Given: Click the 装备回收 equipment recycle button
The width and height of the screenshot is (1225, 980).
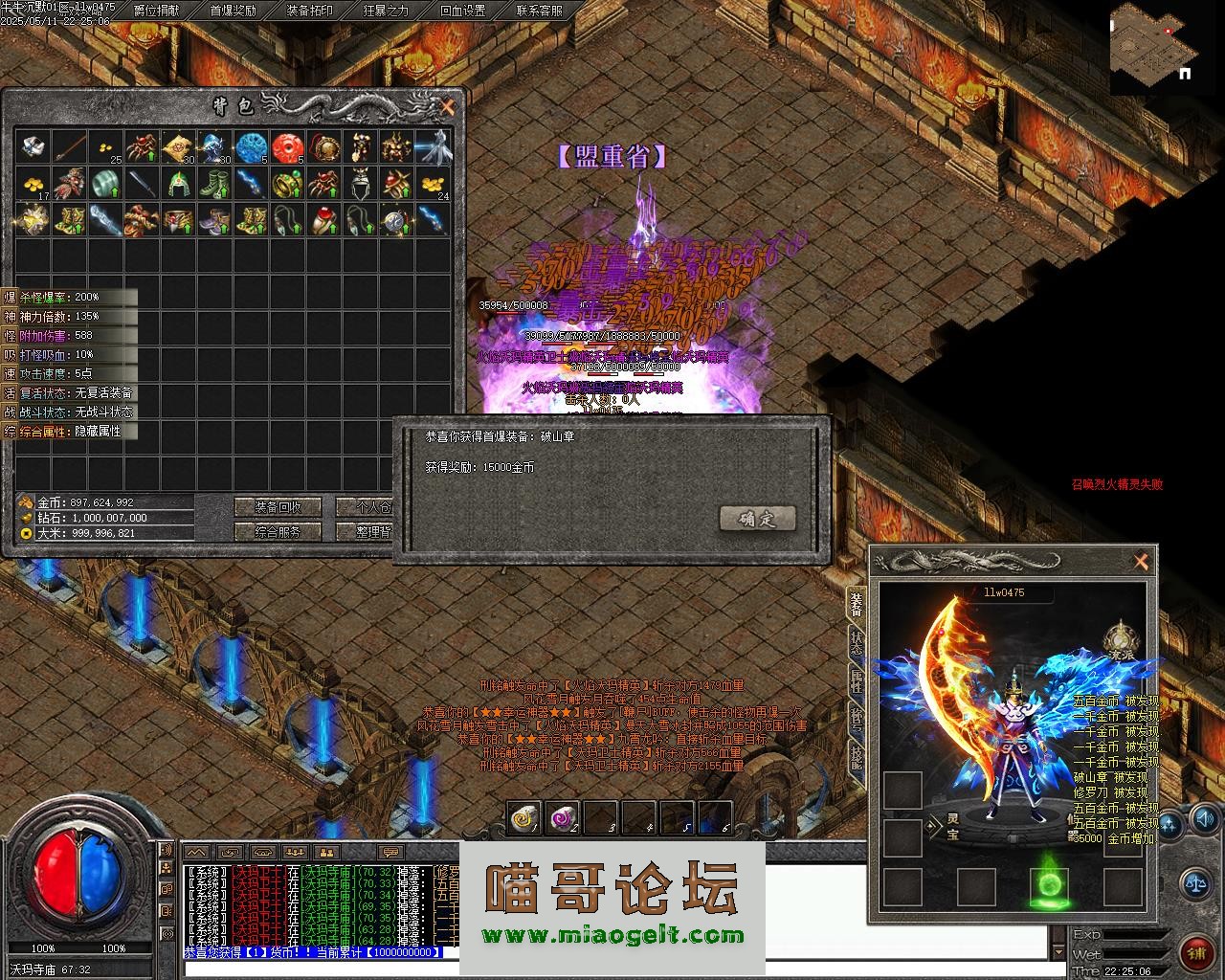Looking at the screenshot, I should [278, 507].
